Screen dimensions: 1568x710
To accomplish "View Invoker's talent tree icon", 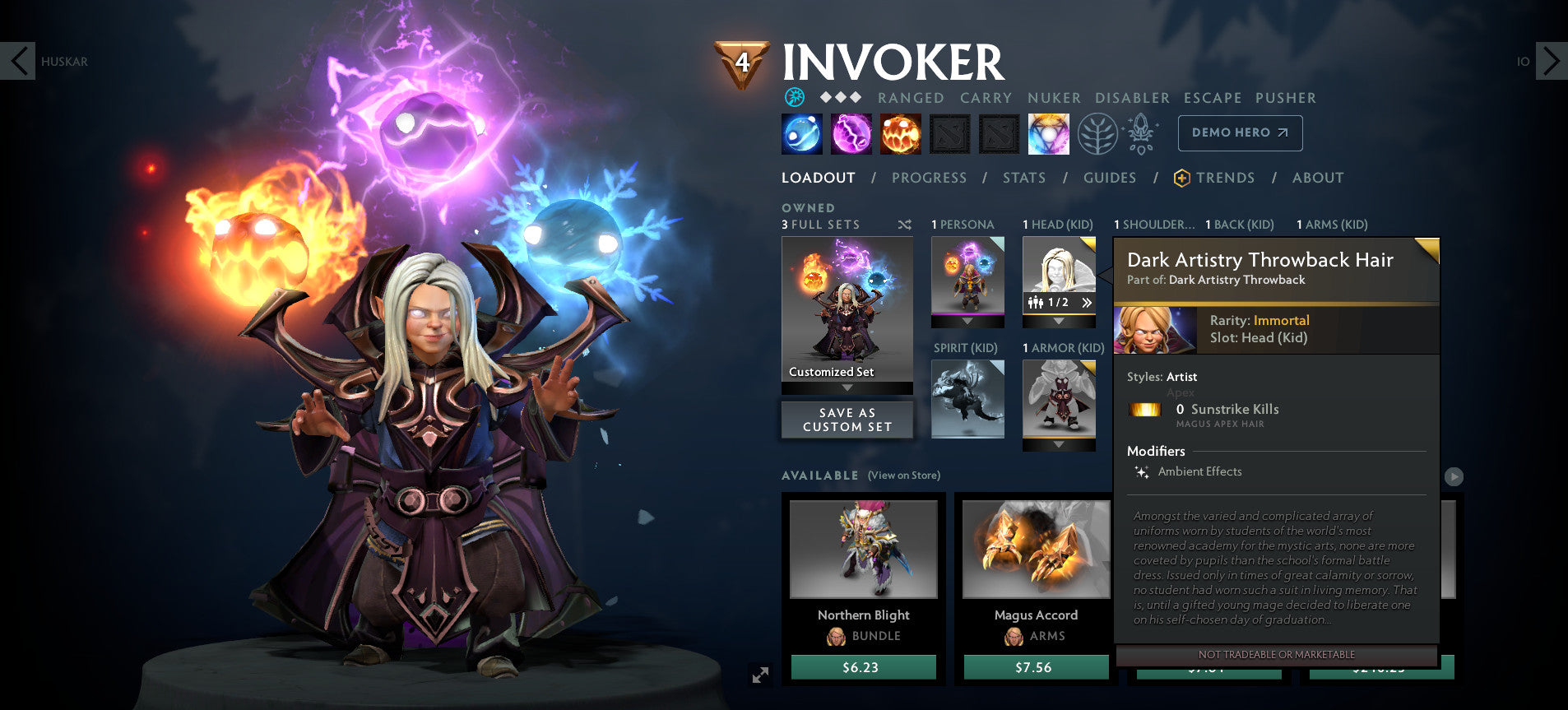I will coord(1100,133).
